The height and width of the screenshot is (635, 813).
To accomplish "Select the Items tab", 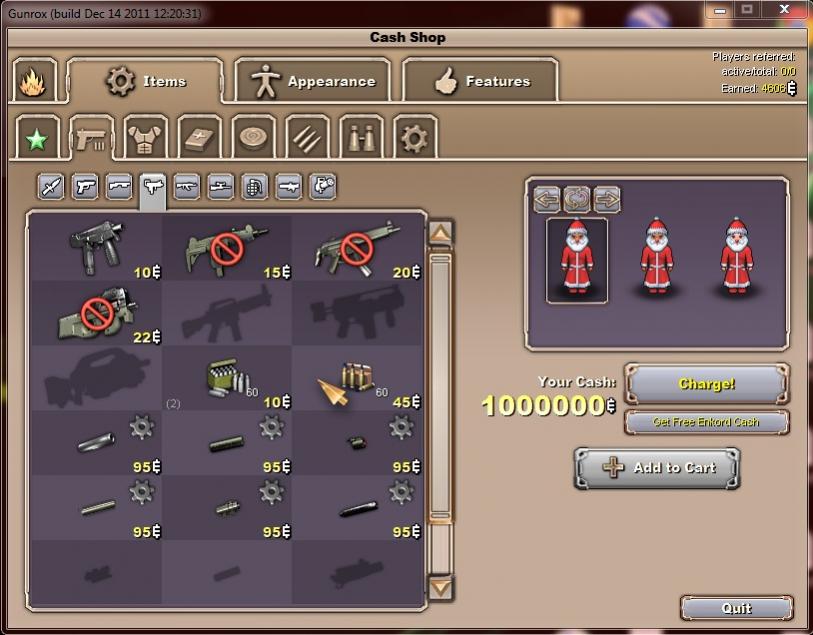I will pyautogui.click(x=145, y=82).
